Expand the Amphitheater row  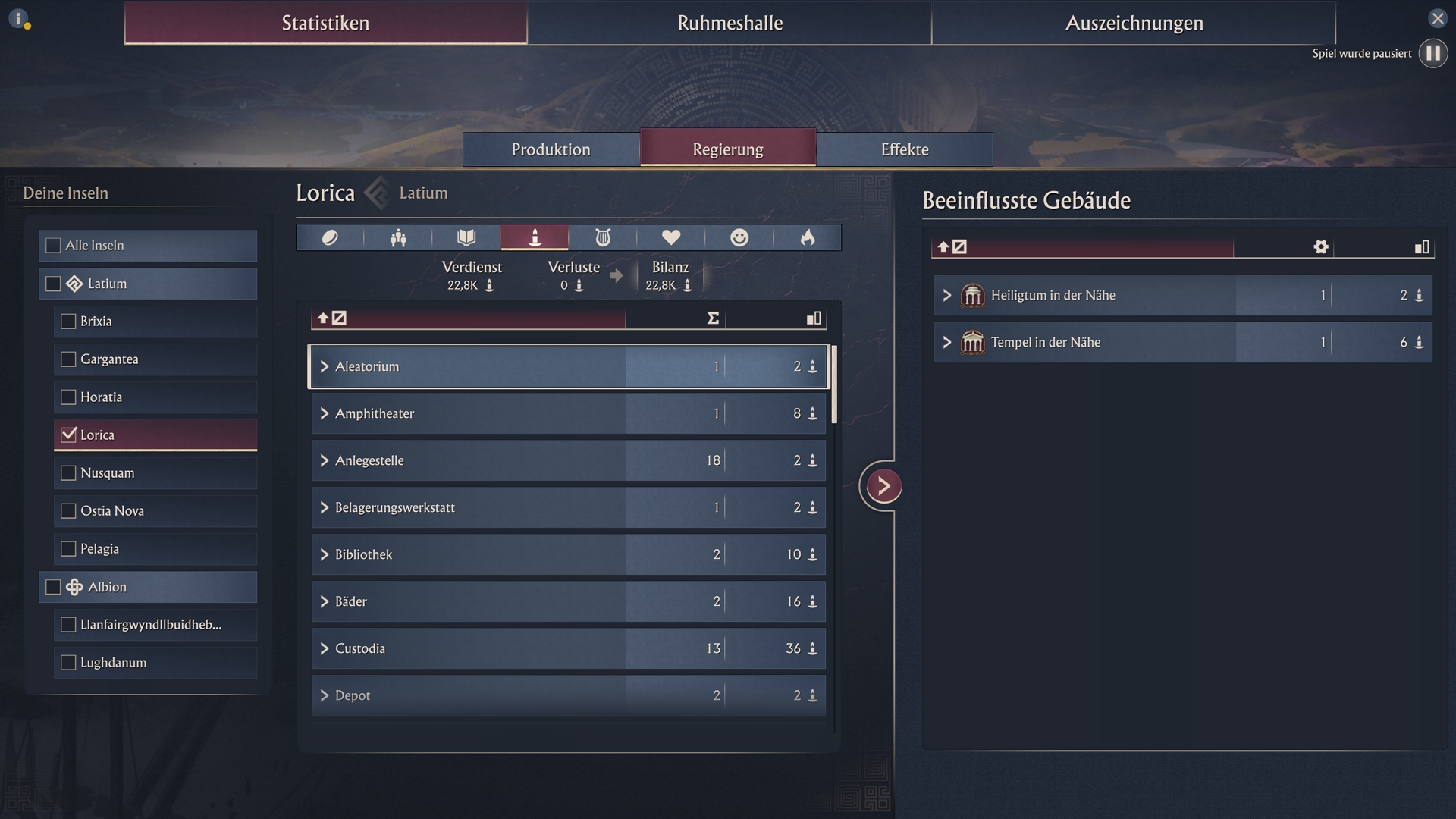tap(325, 413)
